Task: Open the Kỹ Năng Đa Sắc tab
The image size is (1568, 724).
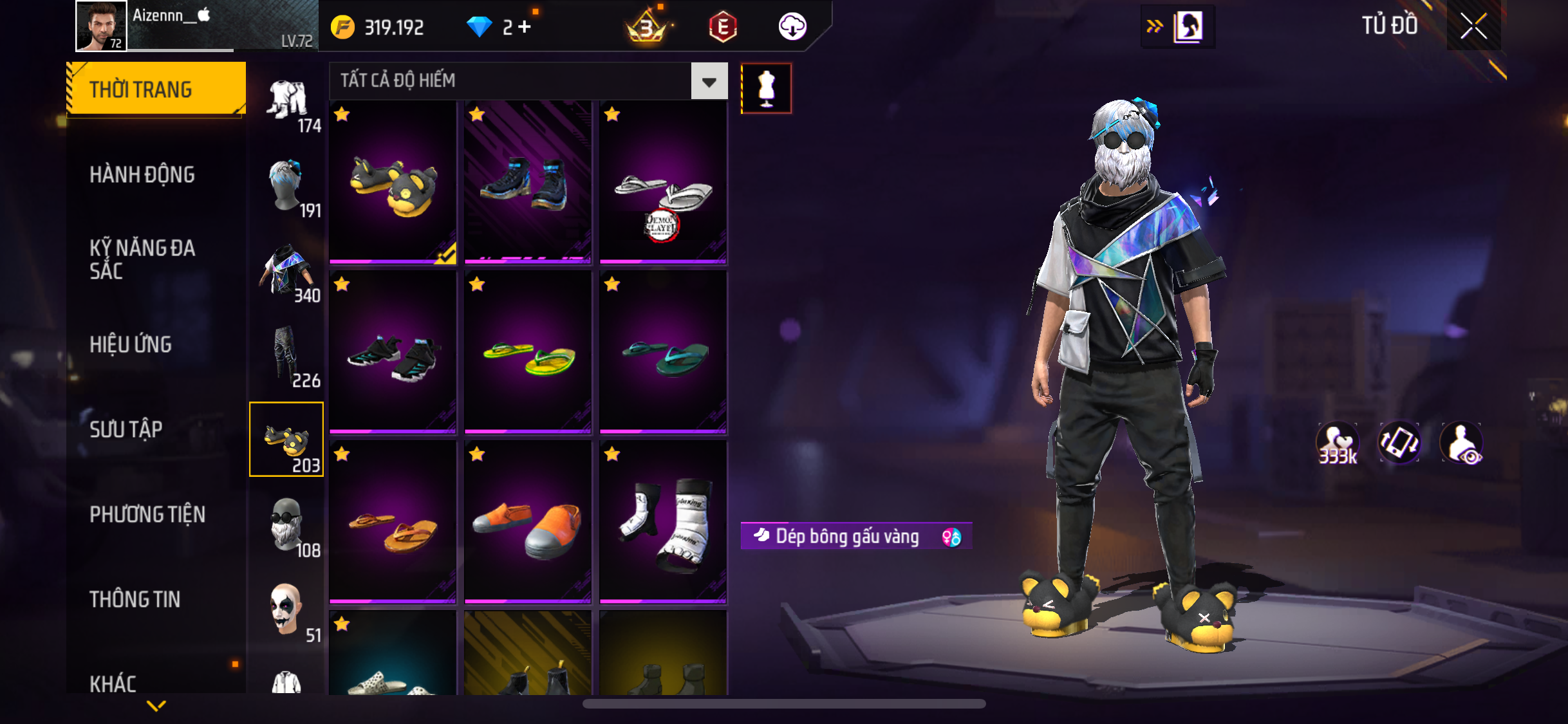Action: pyautogui.click(x=142, y=259)
